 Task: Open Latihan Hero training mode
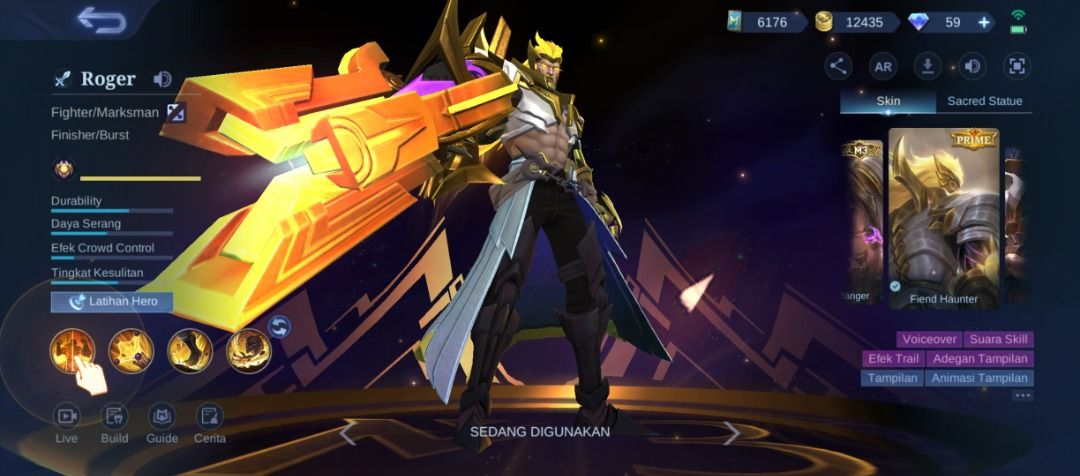point(112,301)
